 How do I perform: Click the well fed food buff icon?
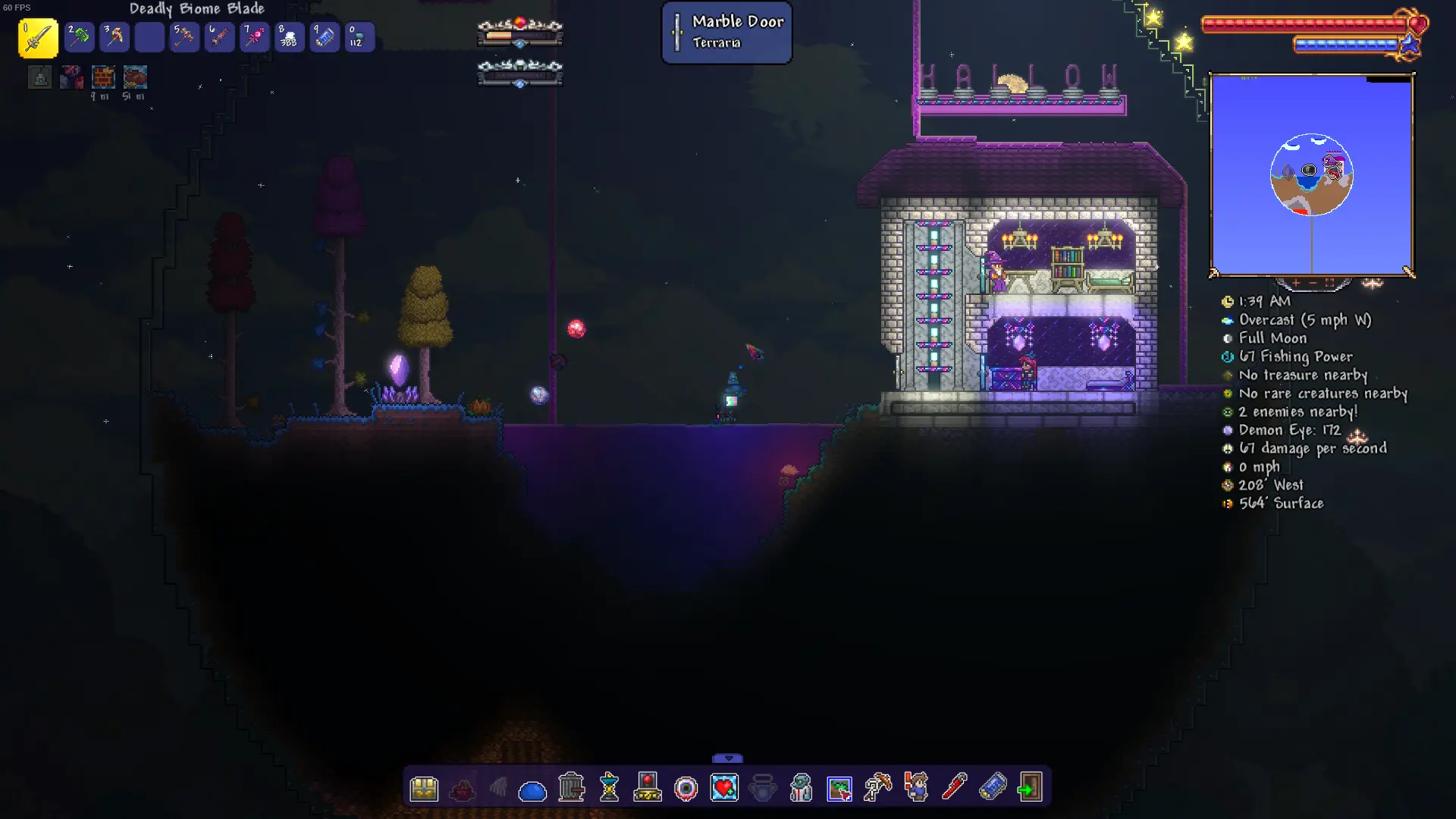[135, 77]
